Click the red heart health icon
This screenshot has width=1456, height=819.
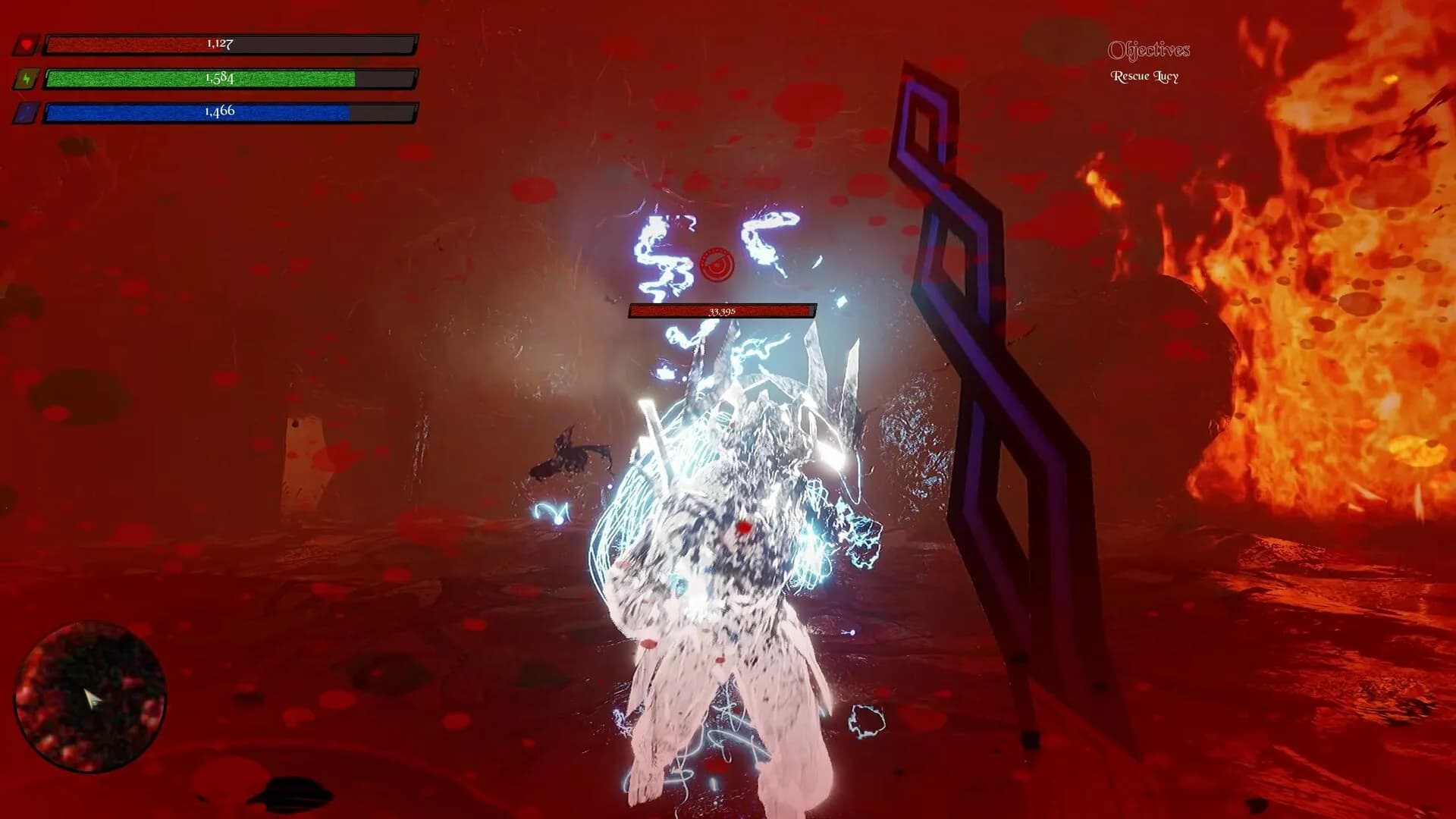click(27, 45)
